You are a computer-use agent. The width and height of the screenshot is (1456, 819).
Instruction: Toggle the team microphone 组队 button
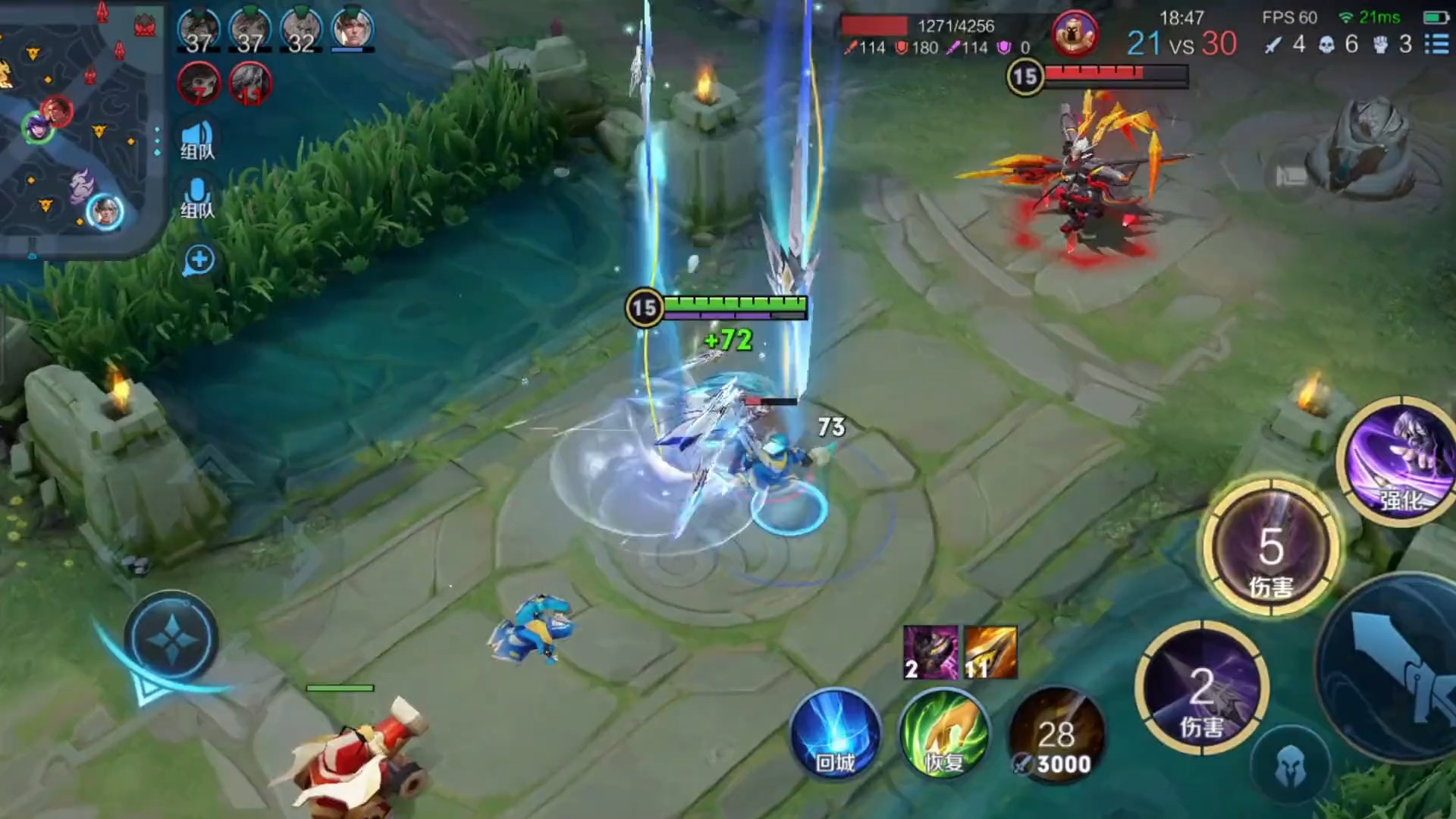coord(197,199)
